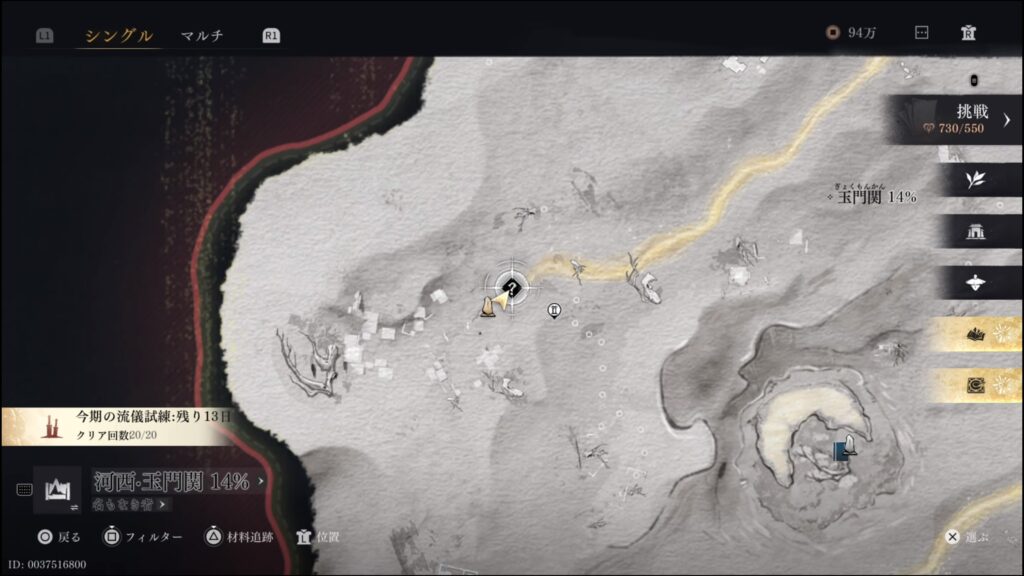Open the gold swirl emblem side entry
This screenshot has width=1024, height=576.
point(976,386)
